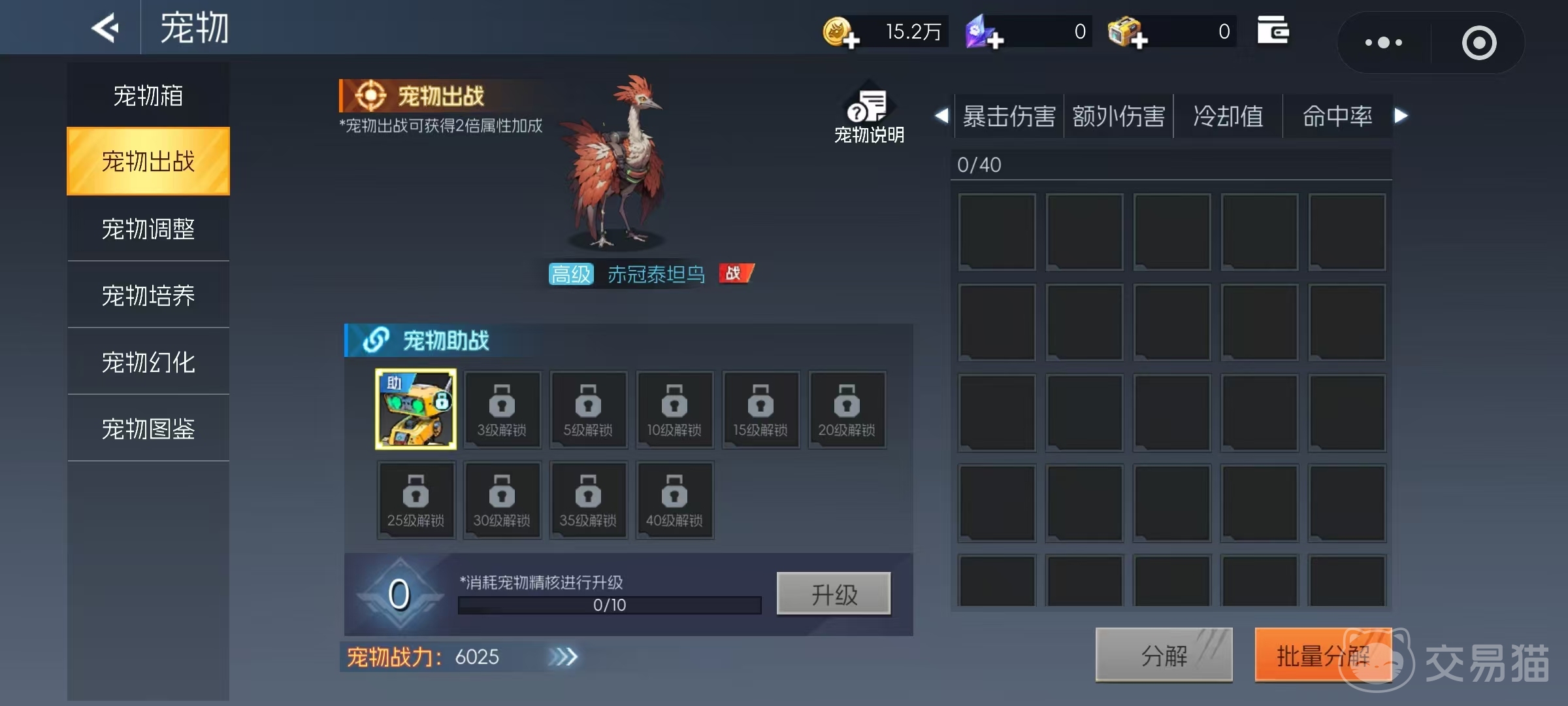Click the left arrow before 暴击伤害
Screen dimensions: 1568x706
941,116
